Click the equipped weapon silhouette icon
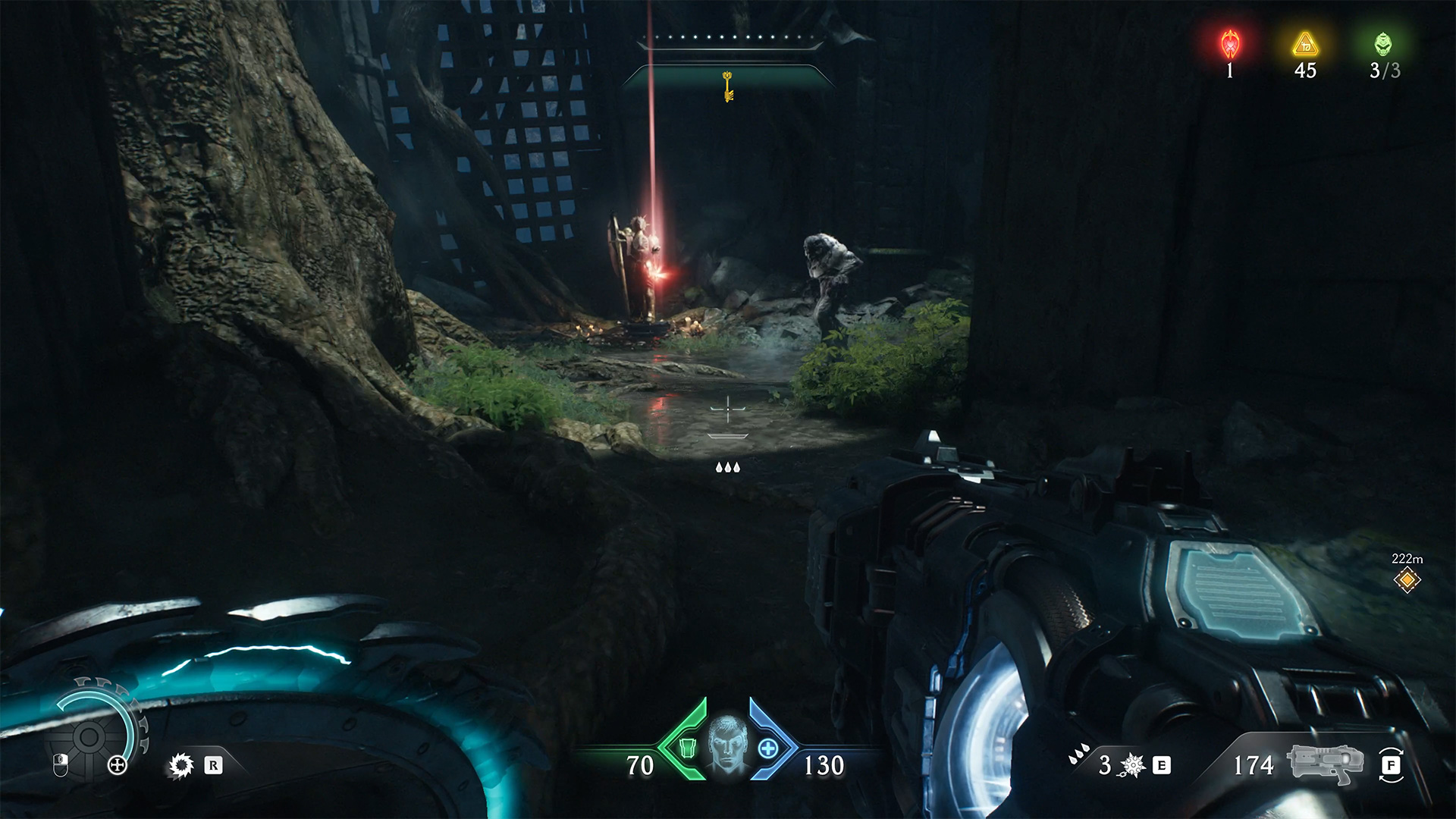This screenshot has width=1456, height=819. point(1324,764)
